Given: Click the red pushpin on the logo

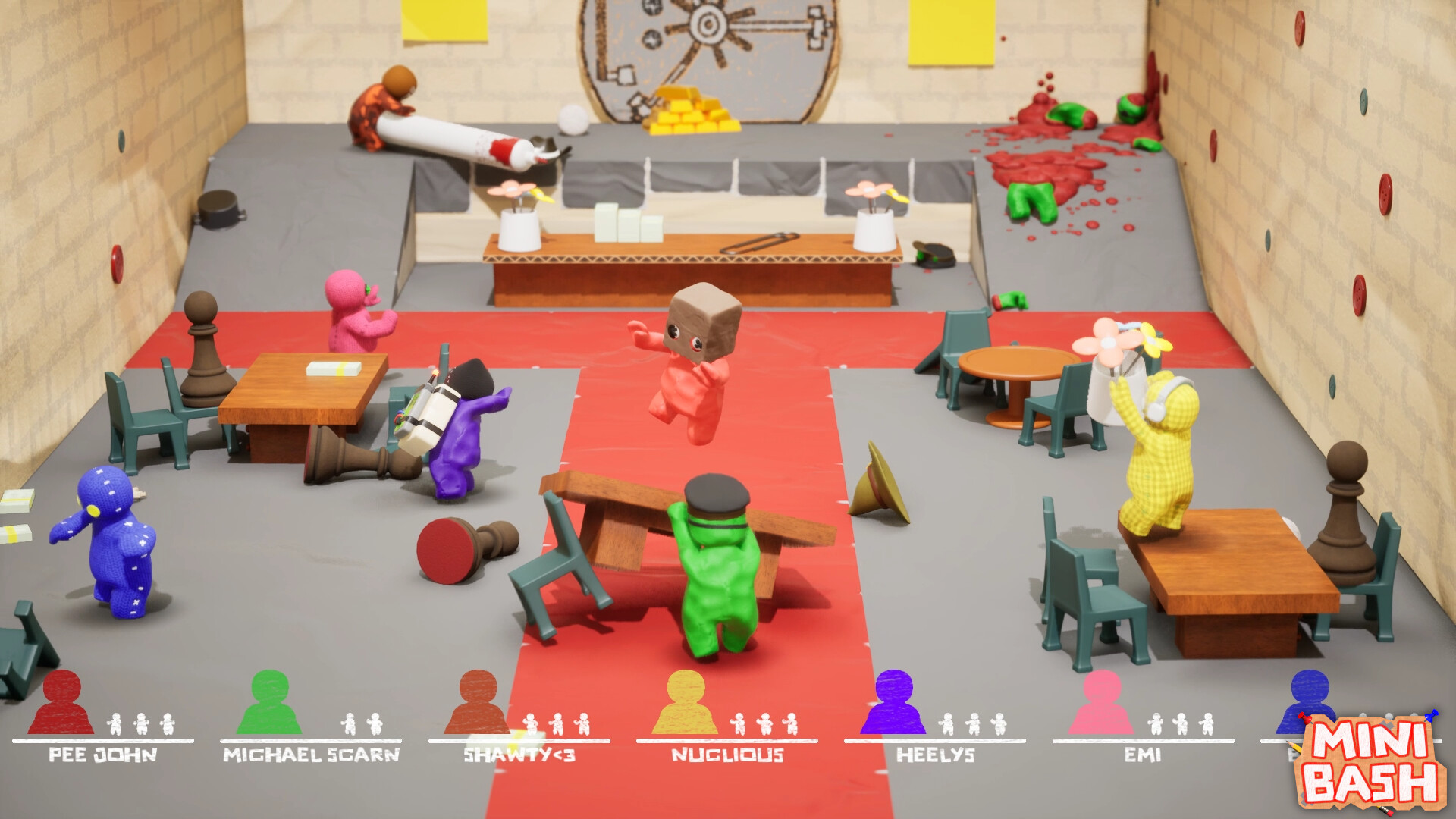Looking at the screenshot, I should point(1305,718).
